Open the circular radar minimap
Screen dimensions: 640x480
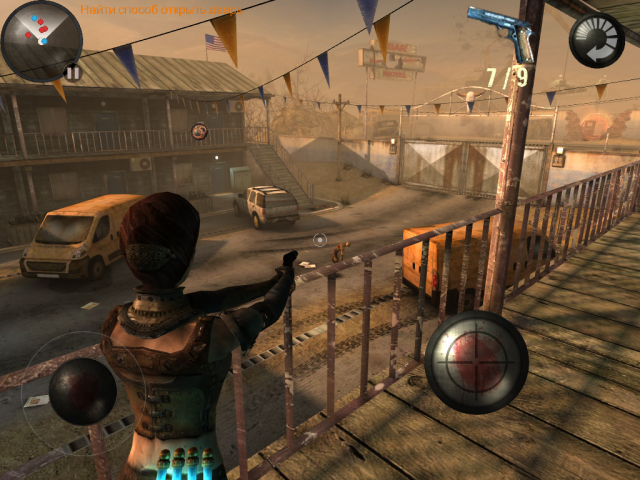click(40, 38)
